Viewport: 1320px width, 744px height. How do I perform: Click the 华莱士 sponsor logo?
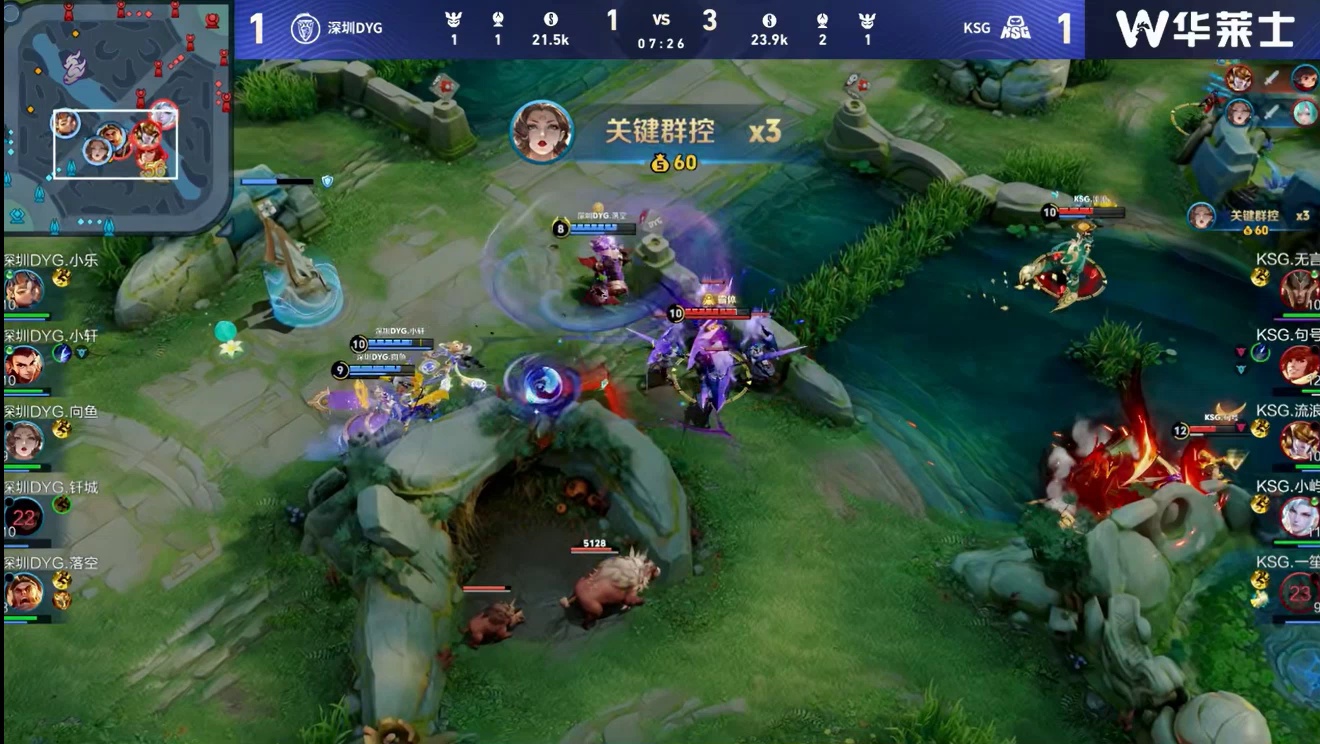tap(1204, 29)
